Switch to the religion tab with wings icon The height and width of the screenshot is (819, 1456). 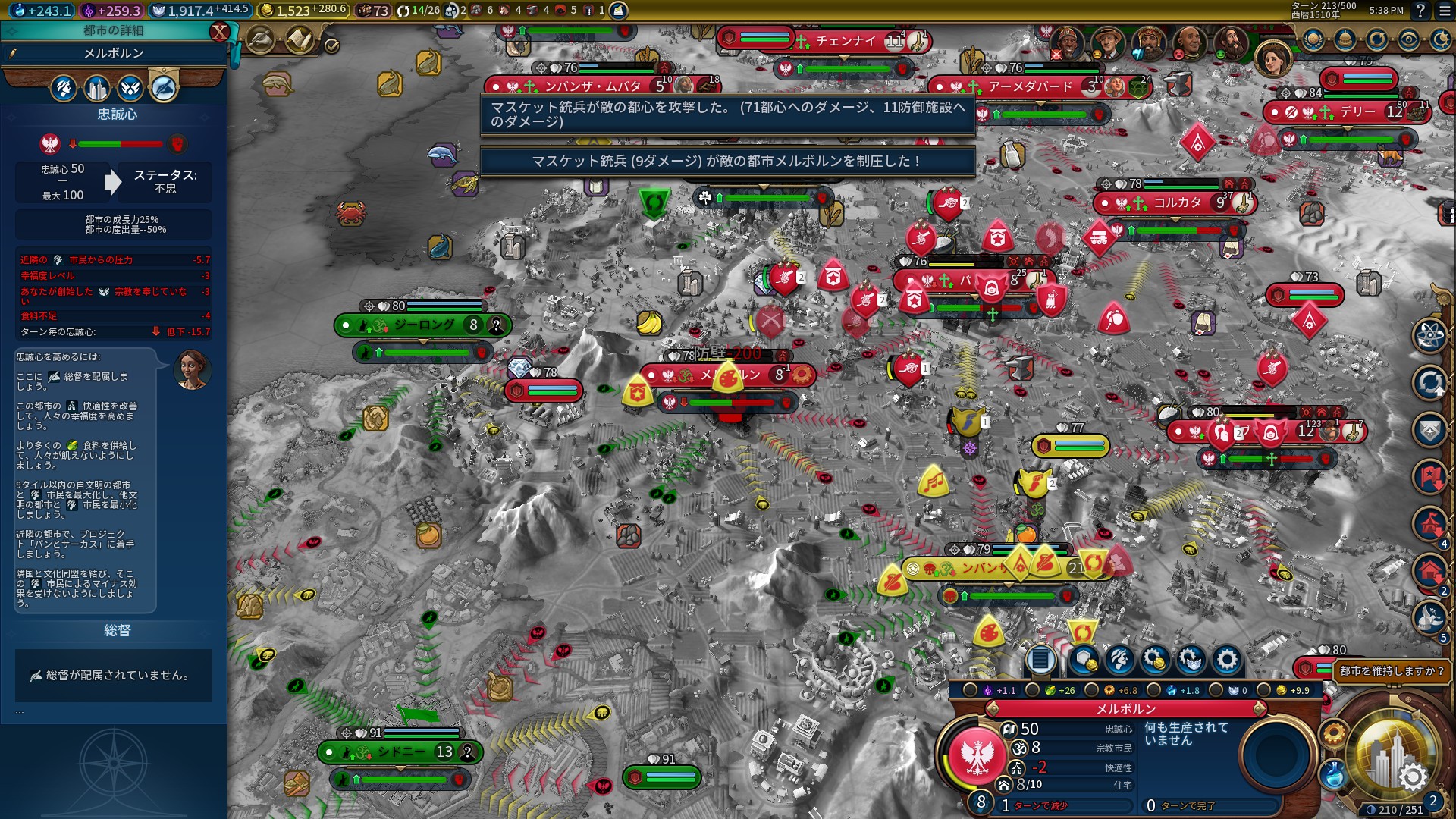(x=130, y=89)
